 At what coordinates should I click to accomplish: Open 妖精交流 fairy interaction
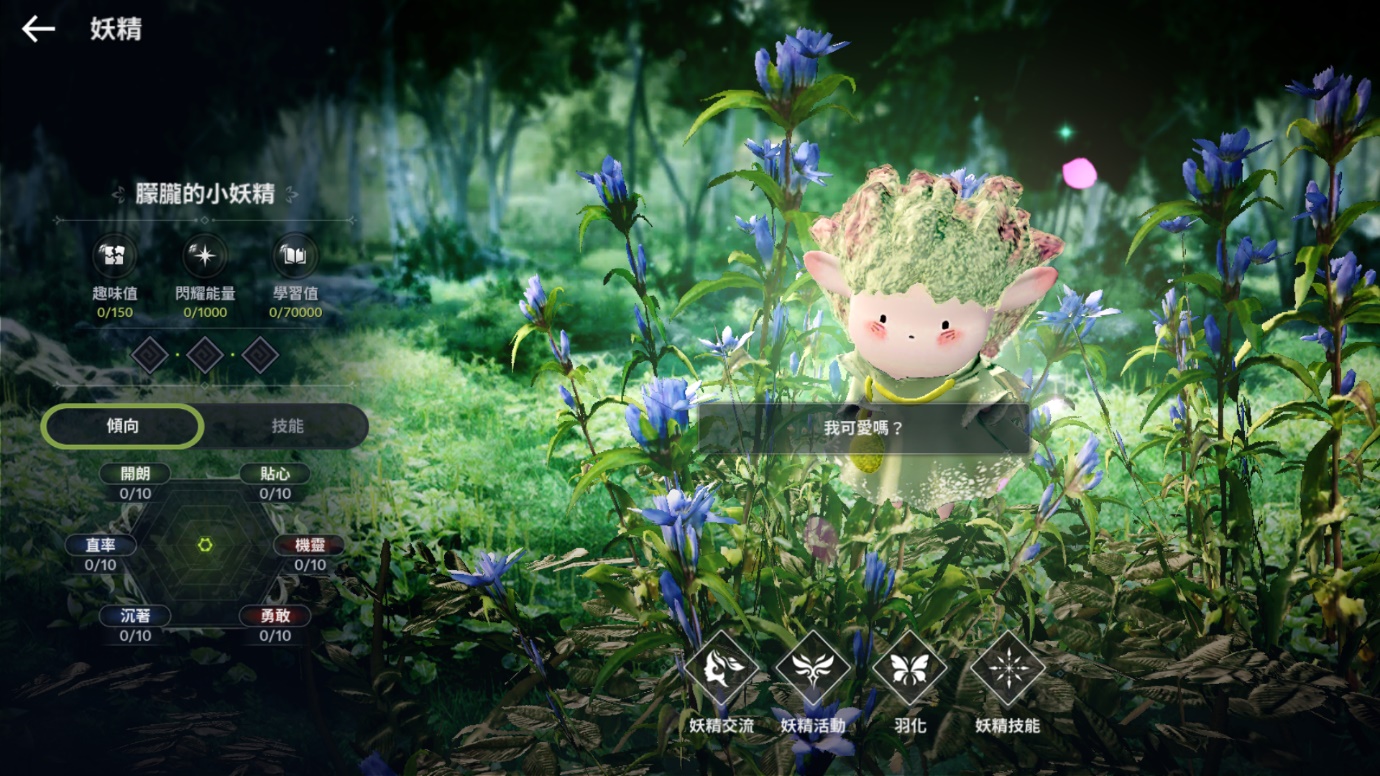click(721, 669)
